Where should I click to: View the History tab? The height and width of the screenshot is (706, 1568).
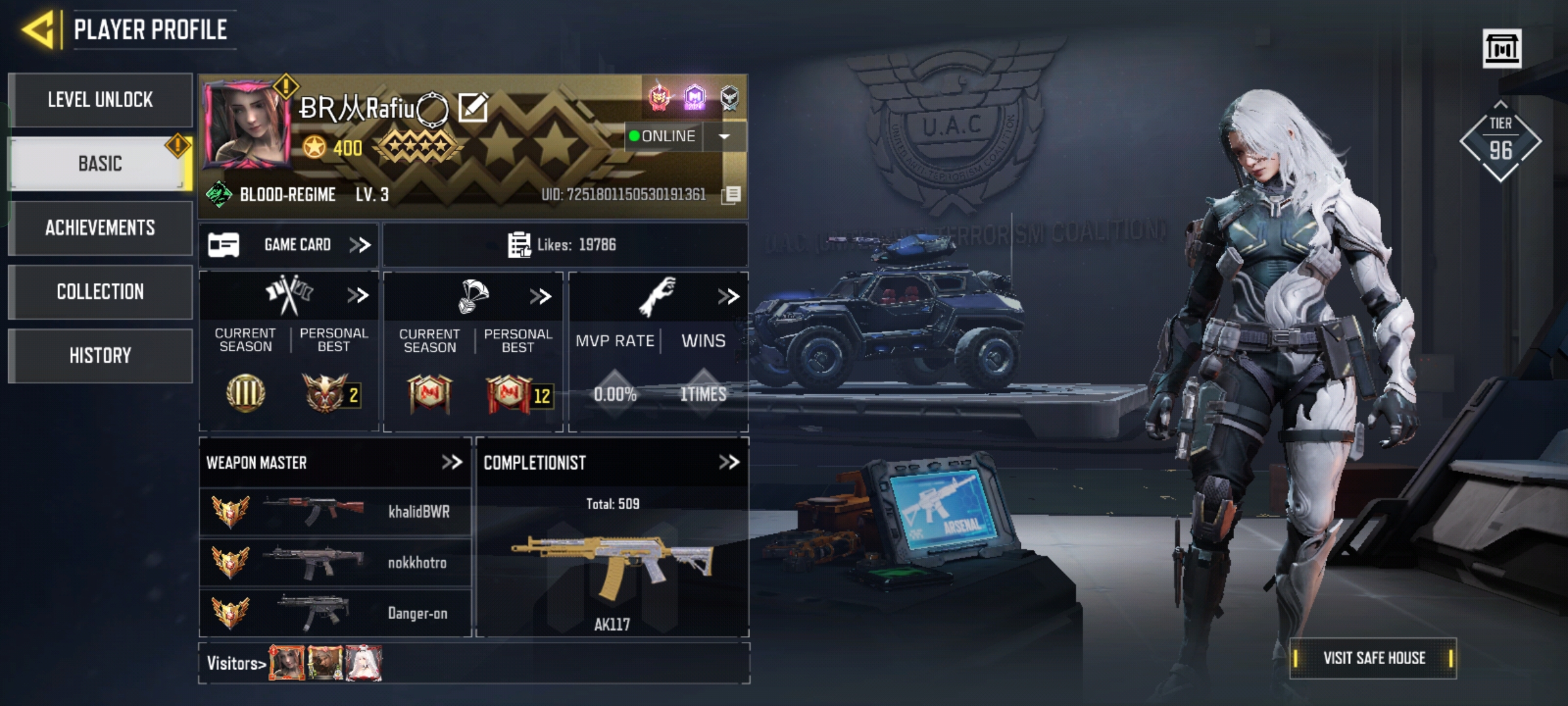coord(100,356)
